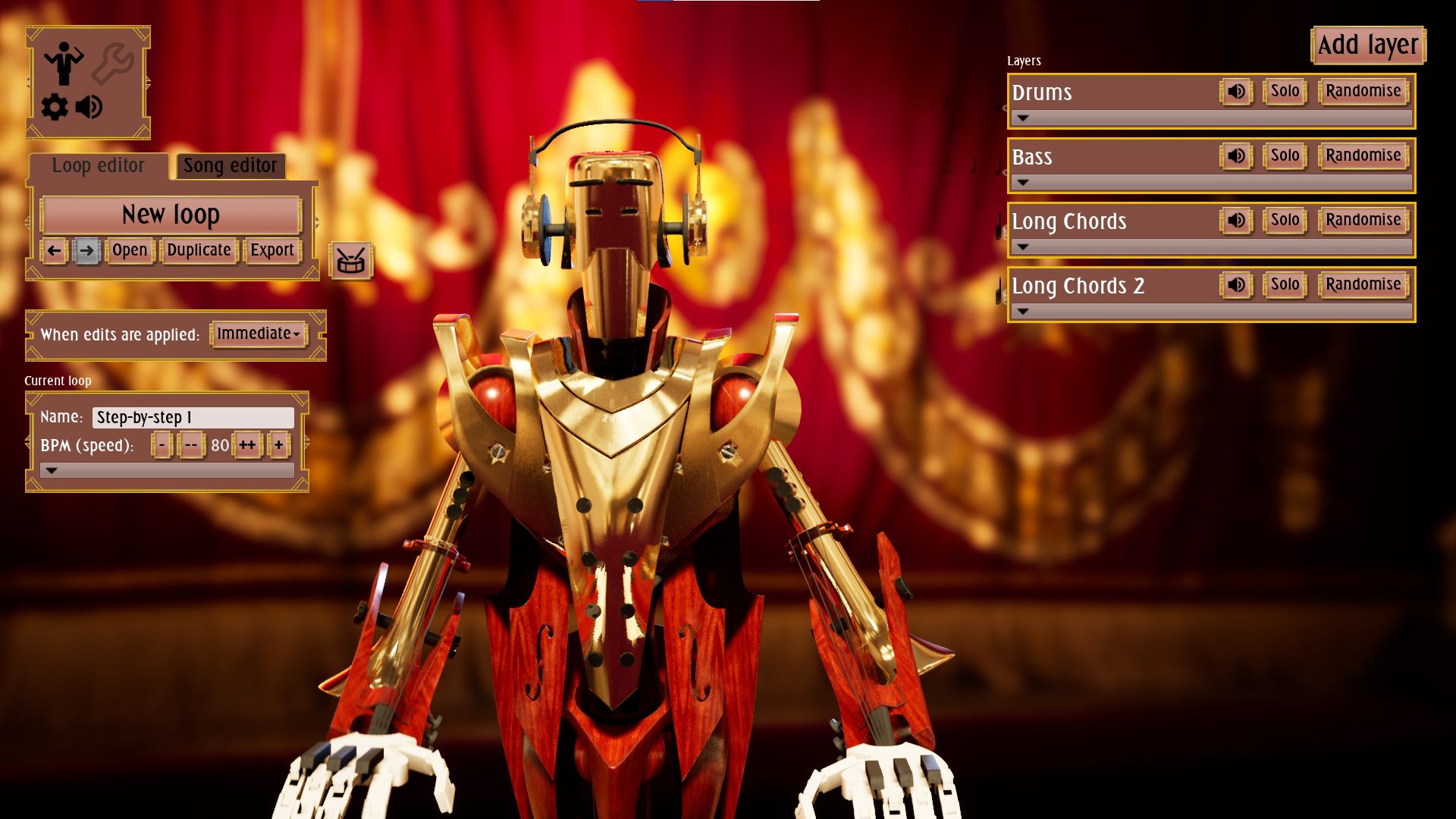Decrease BPM with the -- button
The image size is (1456, 819).
tap(190, 445)
